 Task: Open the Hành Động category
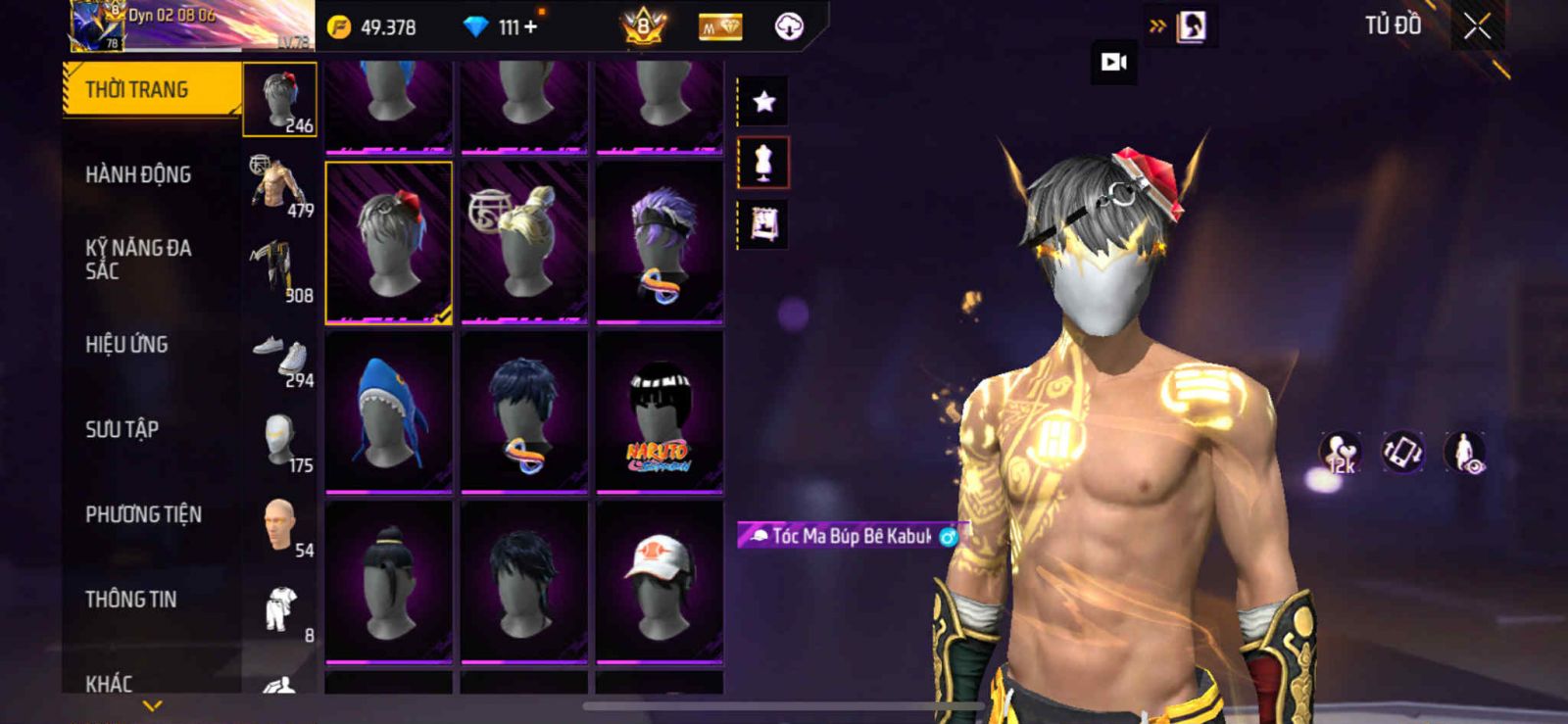(138, 175)
